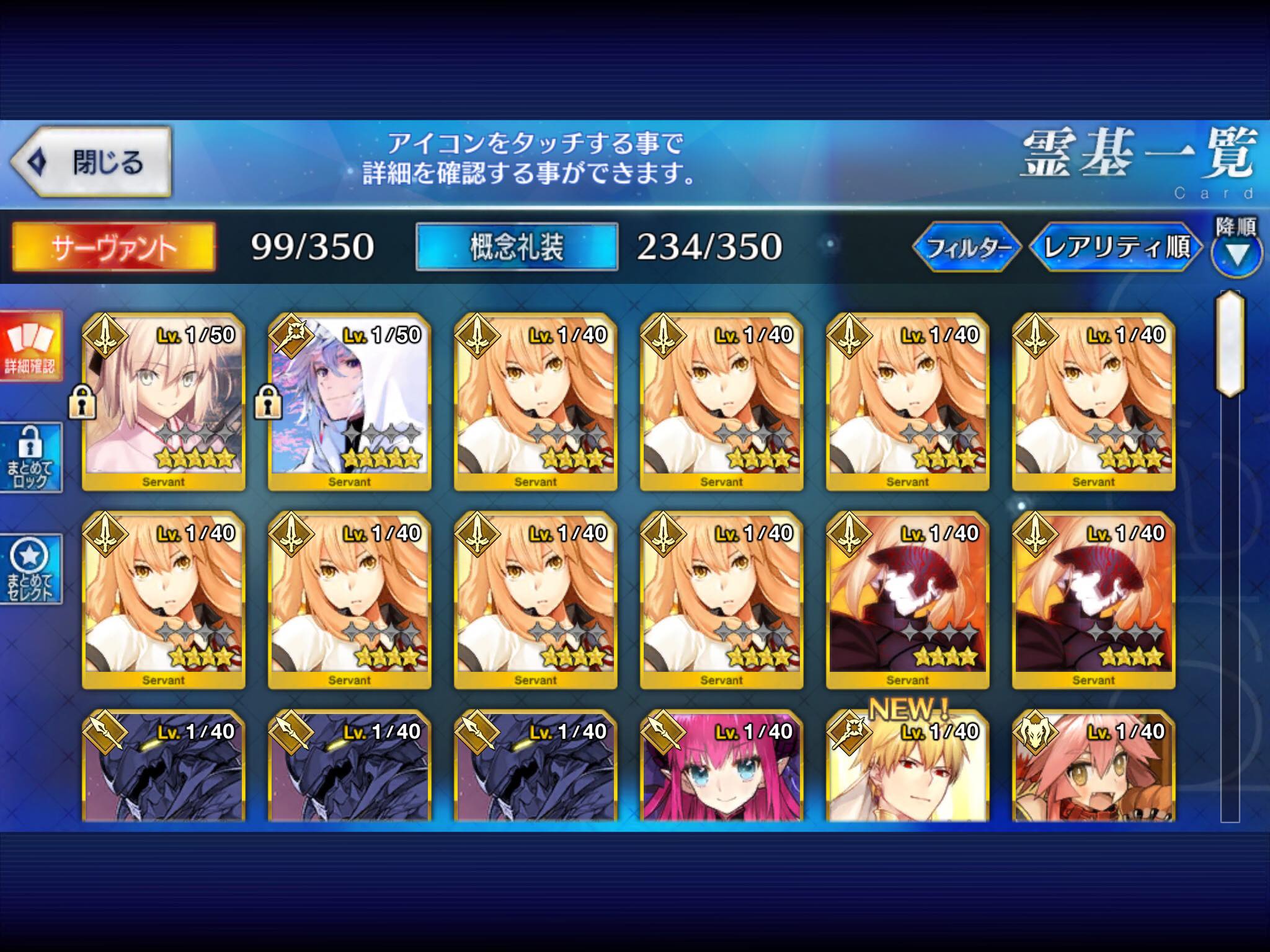Change sorting via レアリティ順 button
The height and width of the screenshot is (952, 1270).
click(x=1116, y=247)
